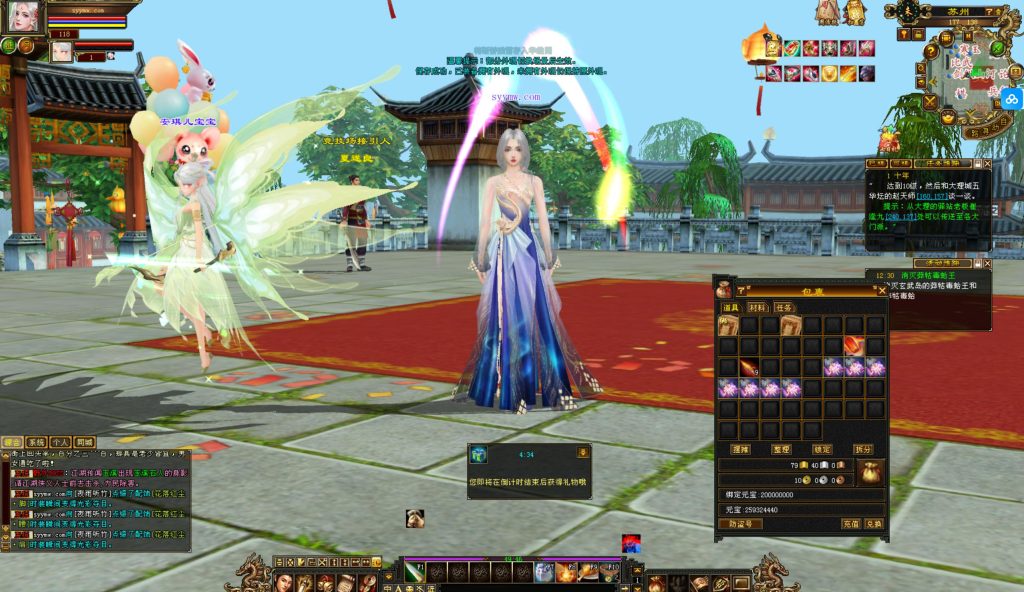Click the 锁定 button in the bag
The height and width of the screenshot is (592, 1024).
[x=821, y=450]
